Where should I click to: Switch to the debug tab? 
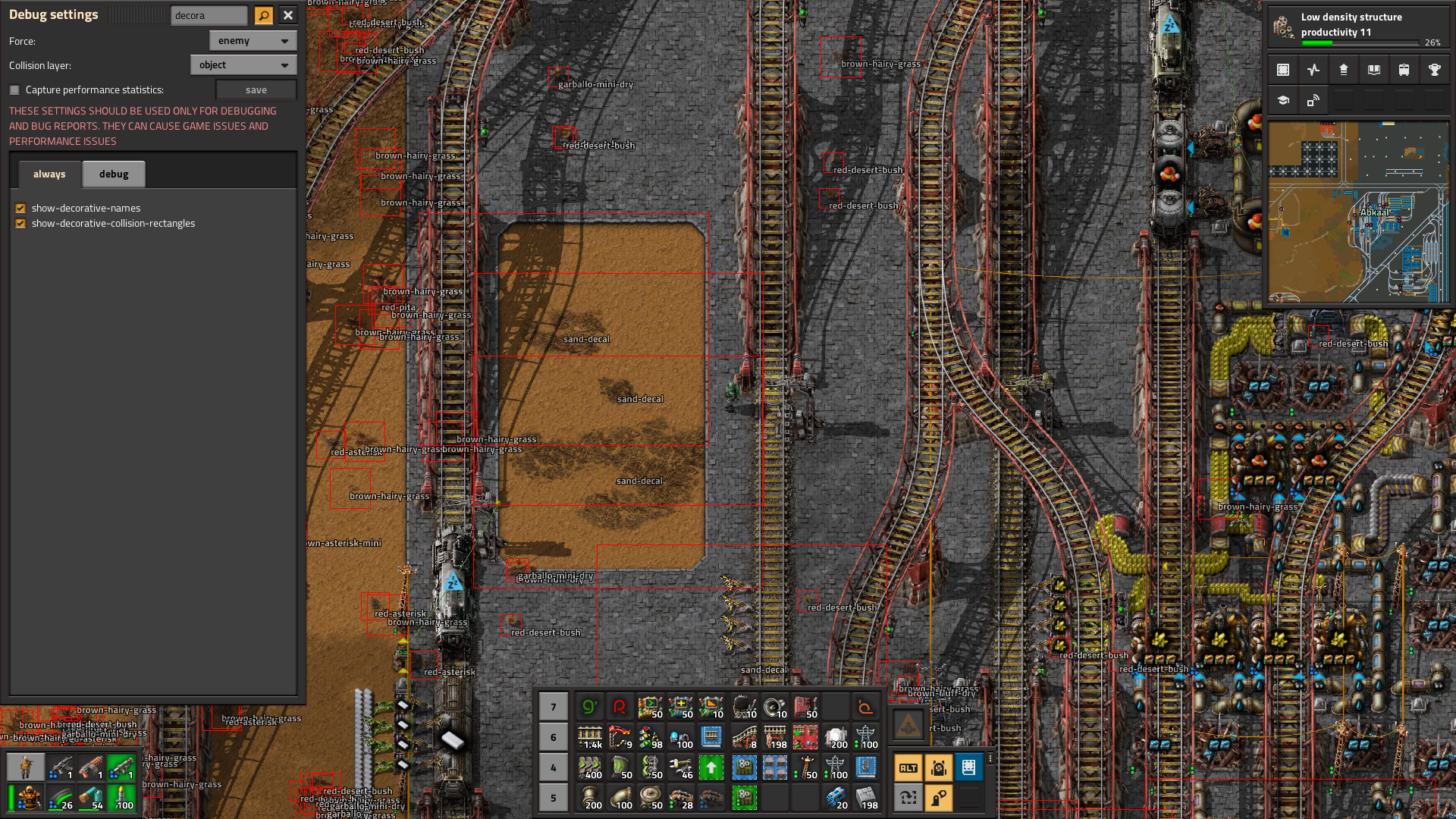[x=114, y=174]
